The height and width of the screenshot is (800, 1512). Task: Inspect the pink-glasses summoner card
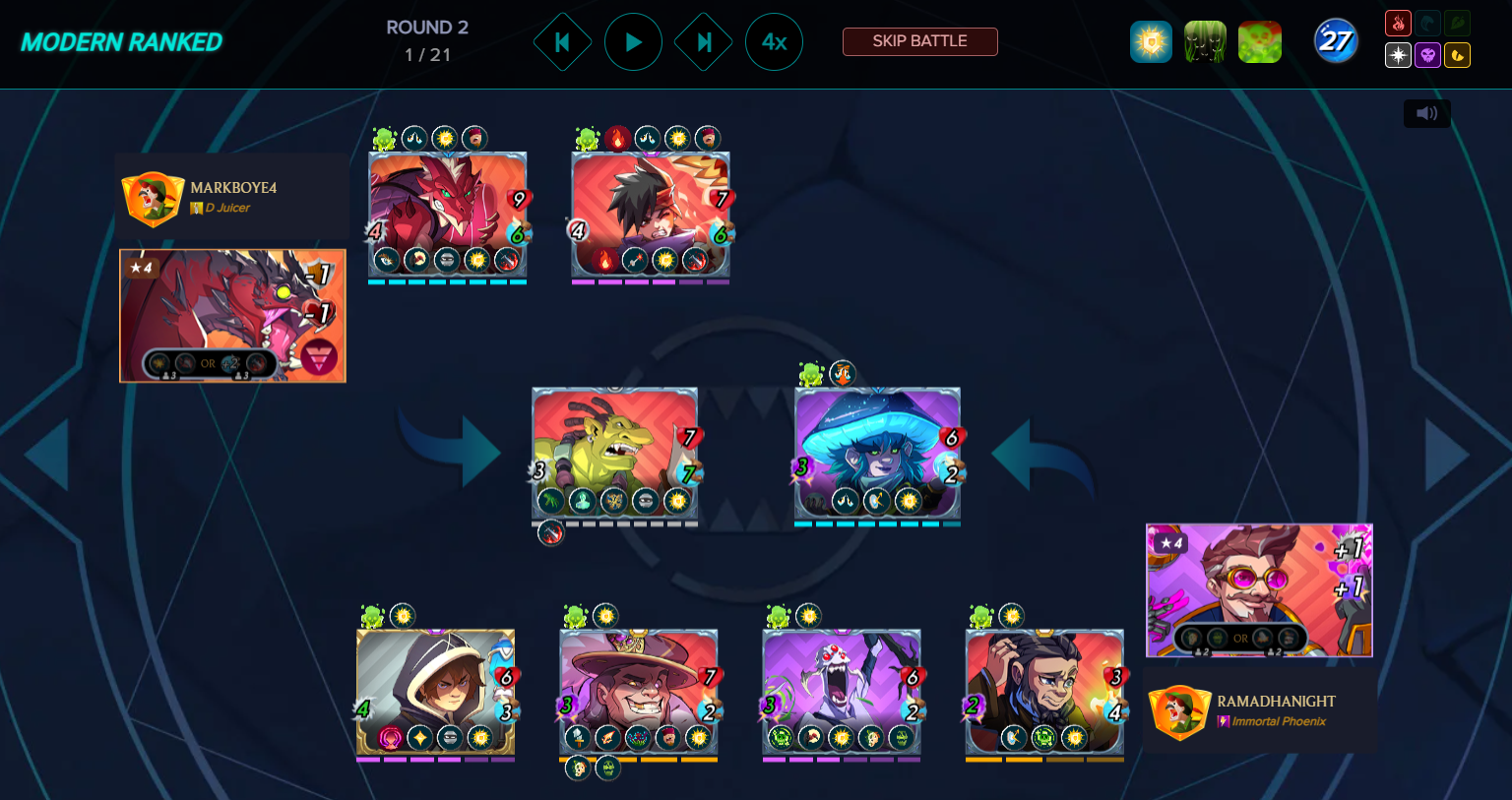(1259, 589)
